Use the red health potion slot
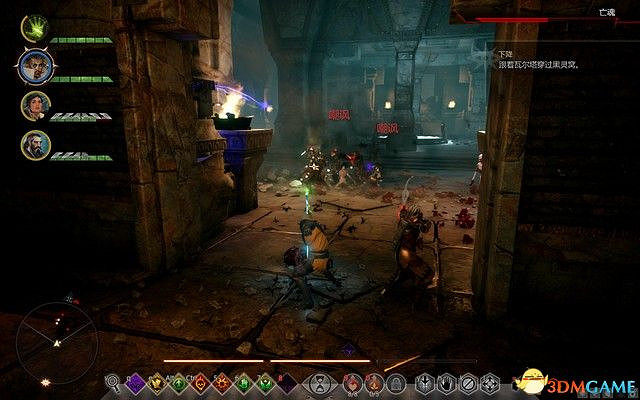 (x=351, y=381)
